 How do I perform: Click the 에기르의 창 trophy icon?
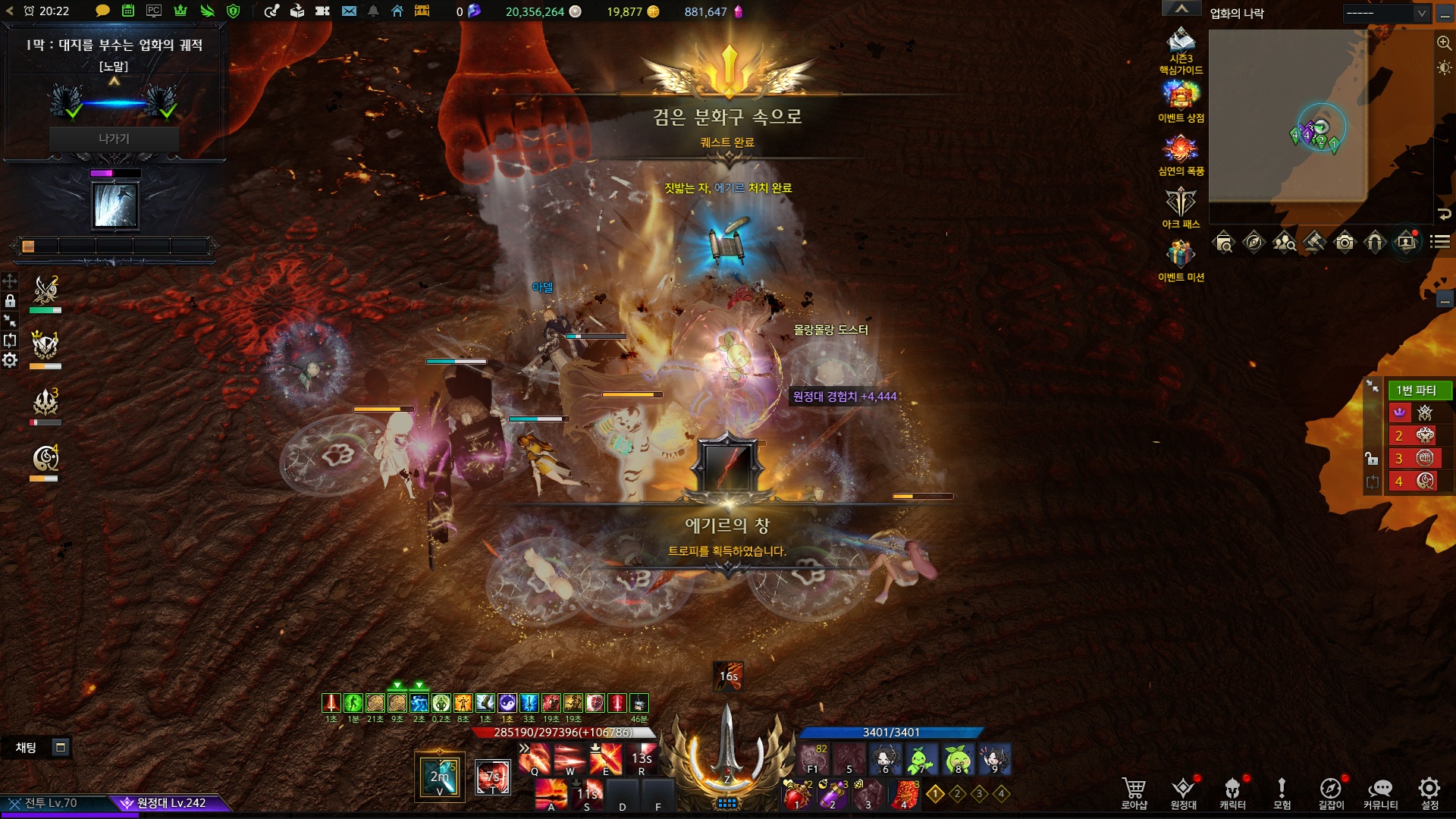click(728, 466)
